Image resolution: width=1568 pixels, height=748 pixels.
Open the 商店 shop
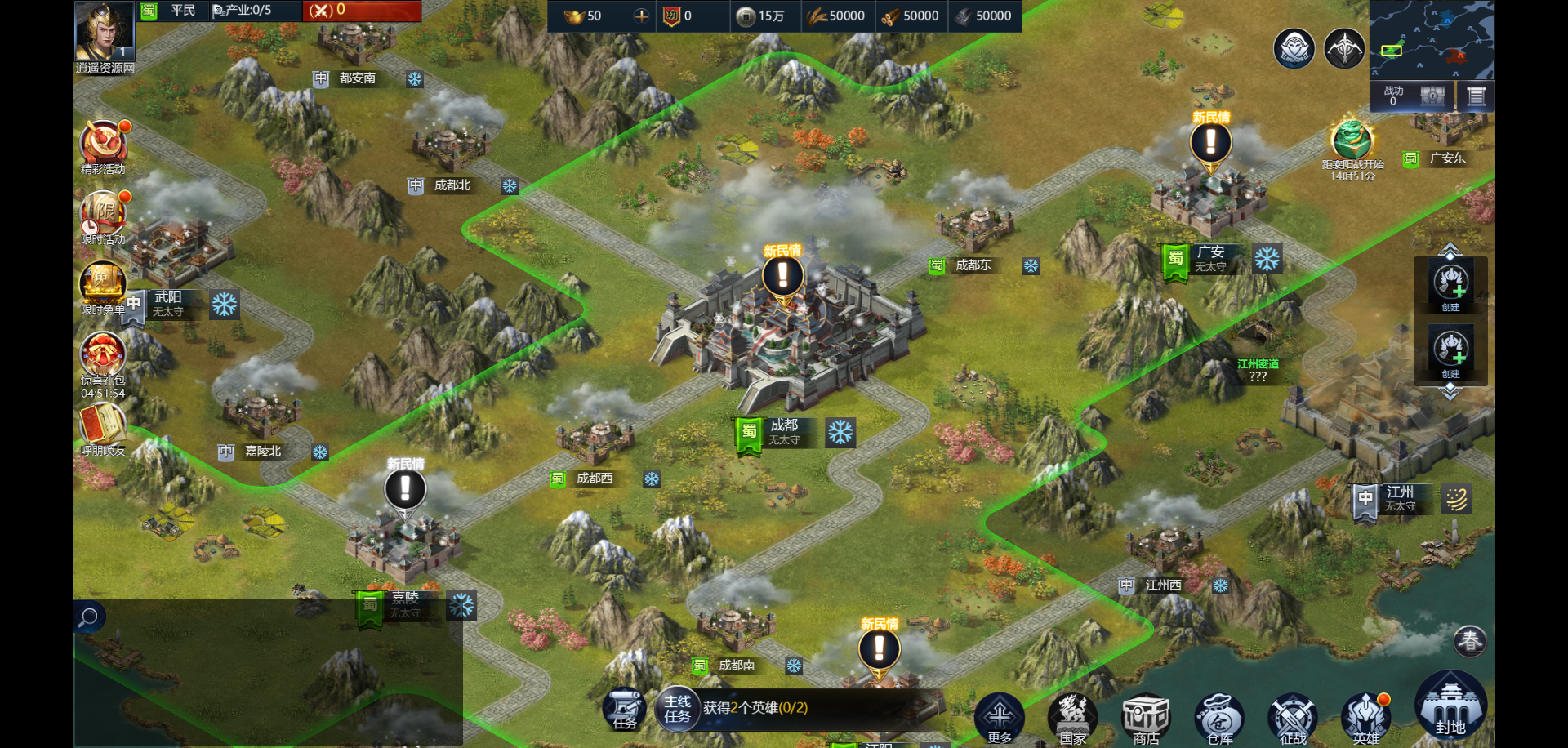coord(1146,717)
